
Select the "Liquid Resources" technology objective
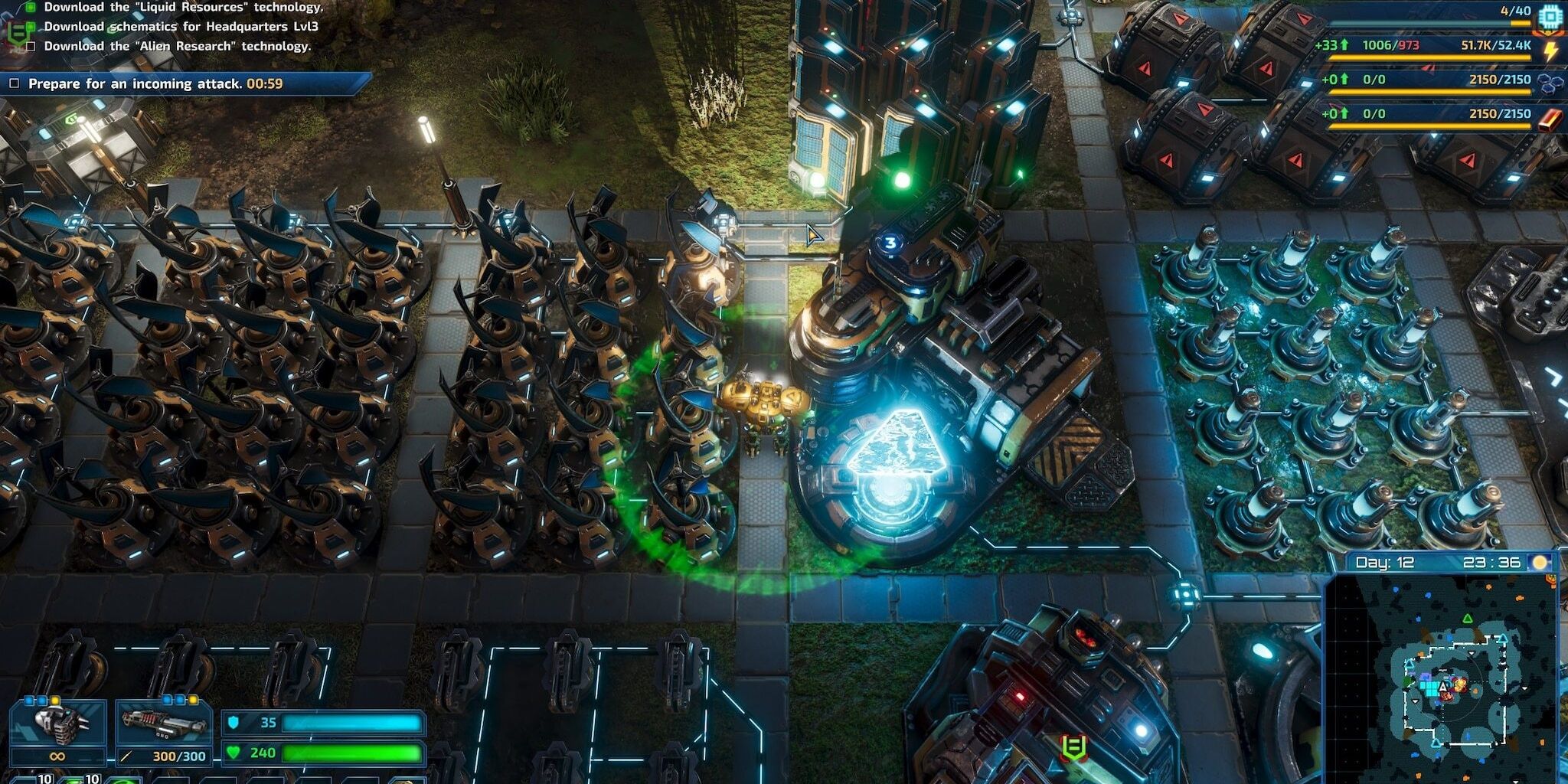183,7
